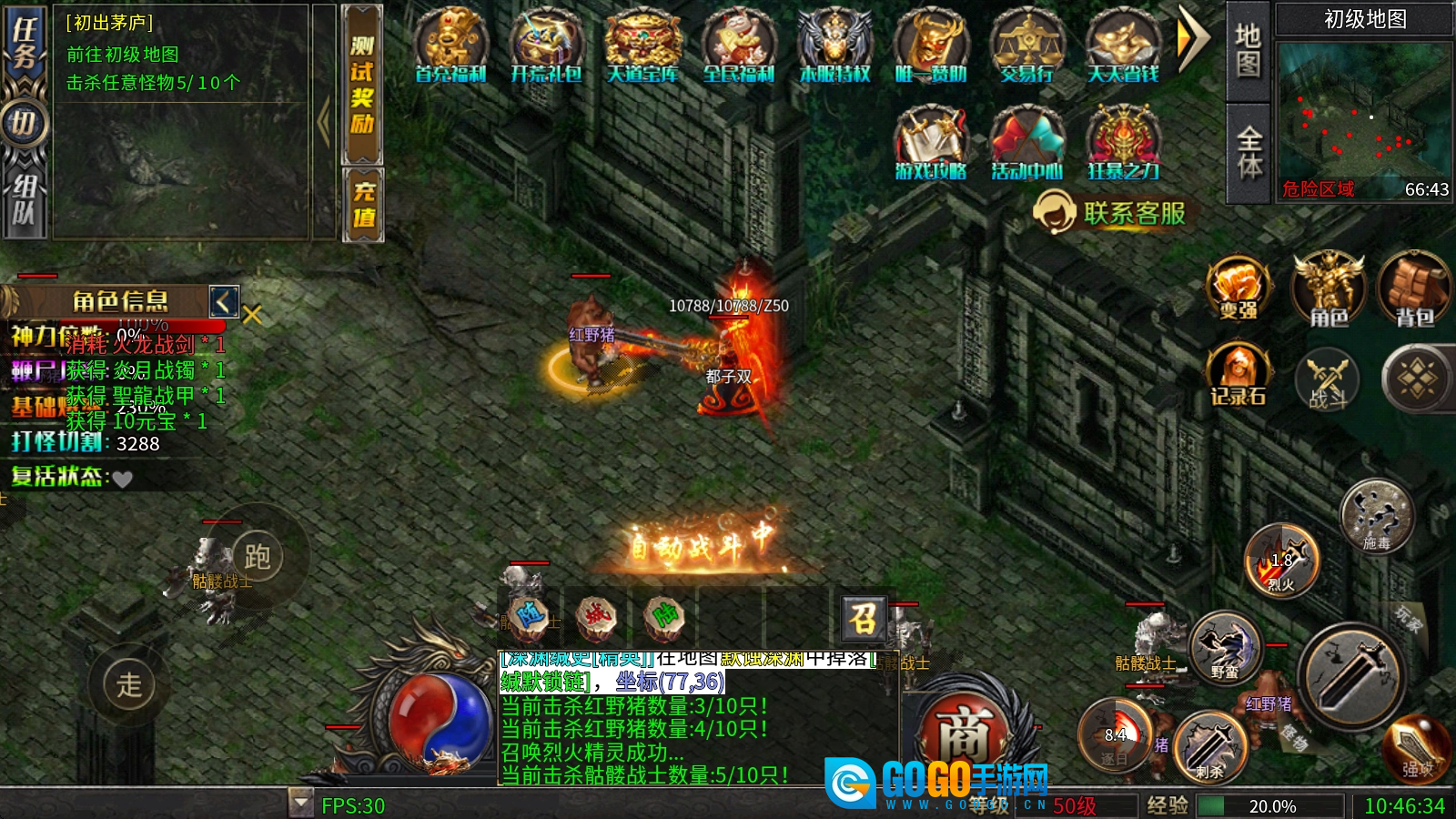Open the 天道宝库 treasure vault
Viewport: 1456px width, 819px height.
pyautogui.click(x=642, y=45)
